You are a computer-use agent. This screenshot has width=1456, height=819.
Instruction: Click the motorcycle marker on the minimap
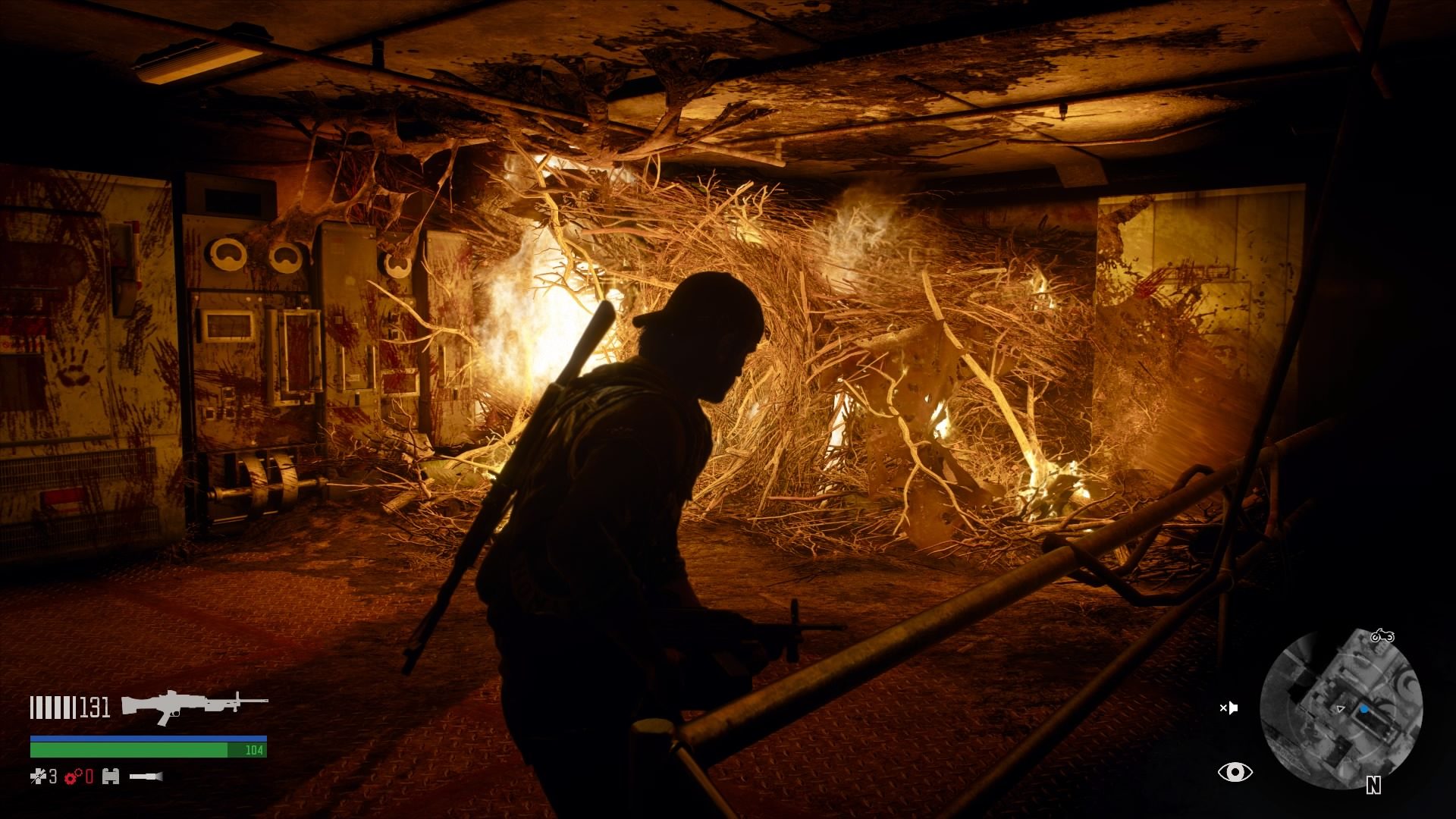coord(1382,635)
